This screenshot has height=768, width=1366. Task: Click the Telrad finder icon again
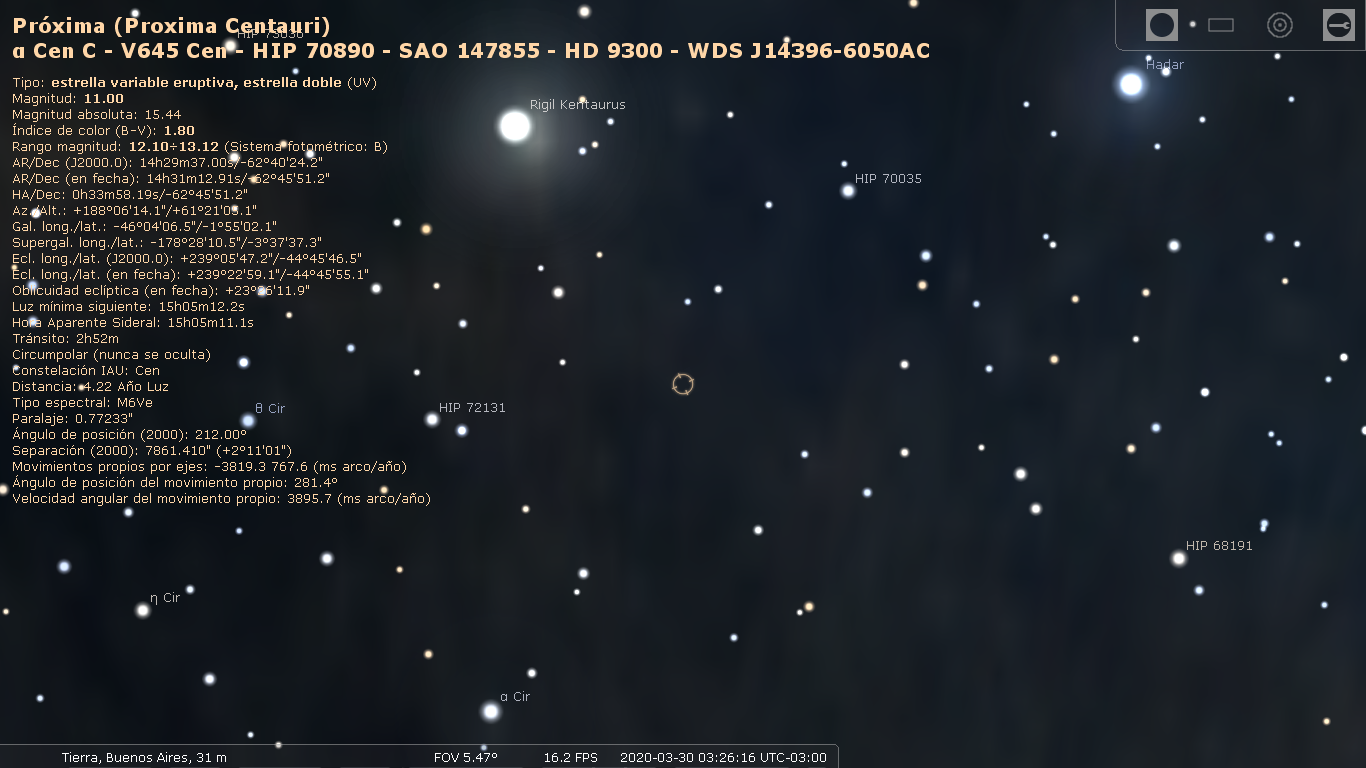(1280, 25)
